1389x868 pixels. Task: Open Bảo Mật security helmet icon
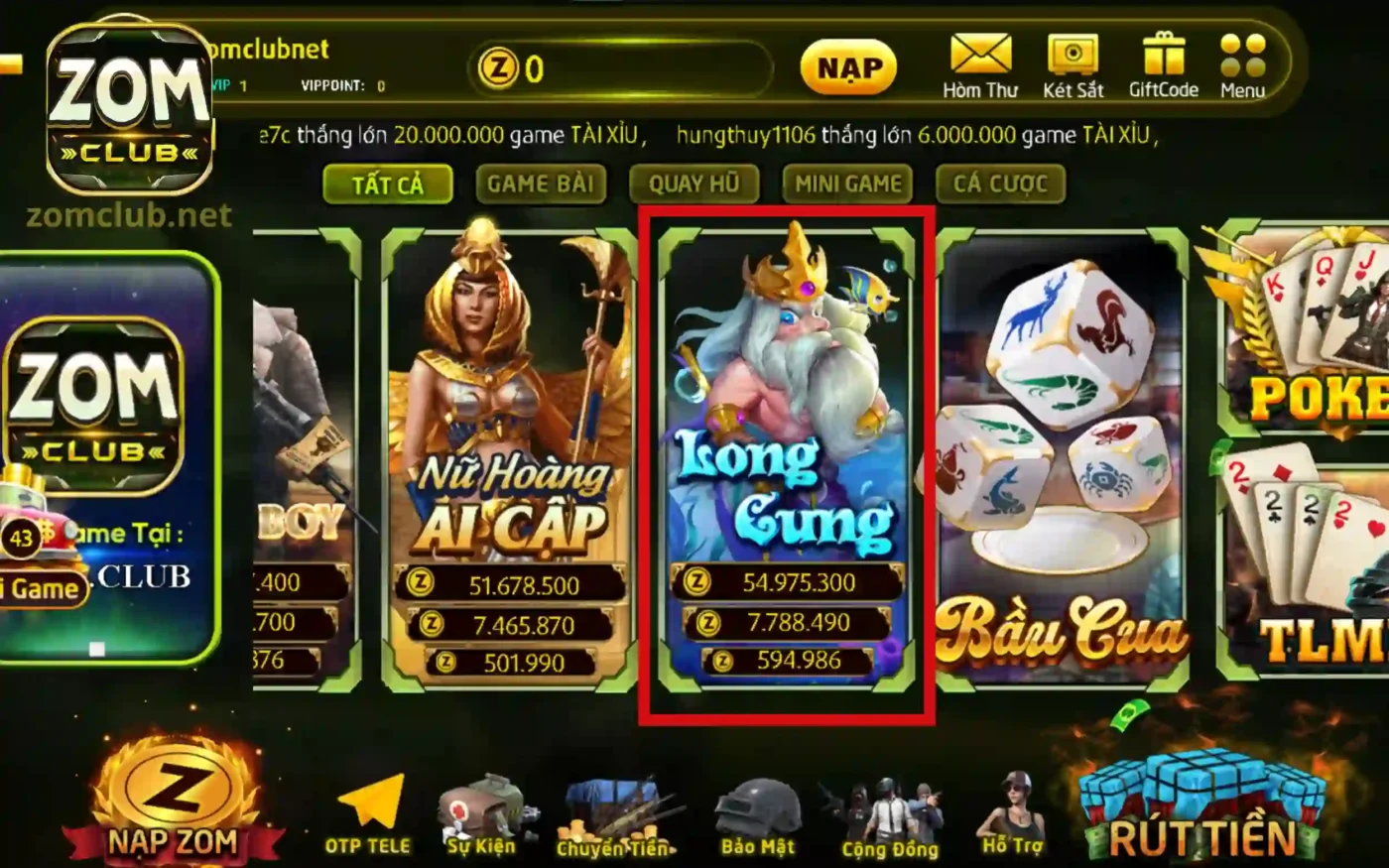758,813
